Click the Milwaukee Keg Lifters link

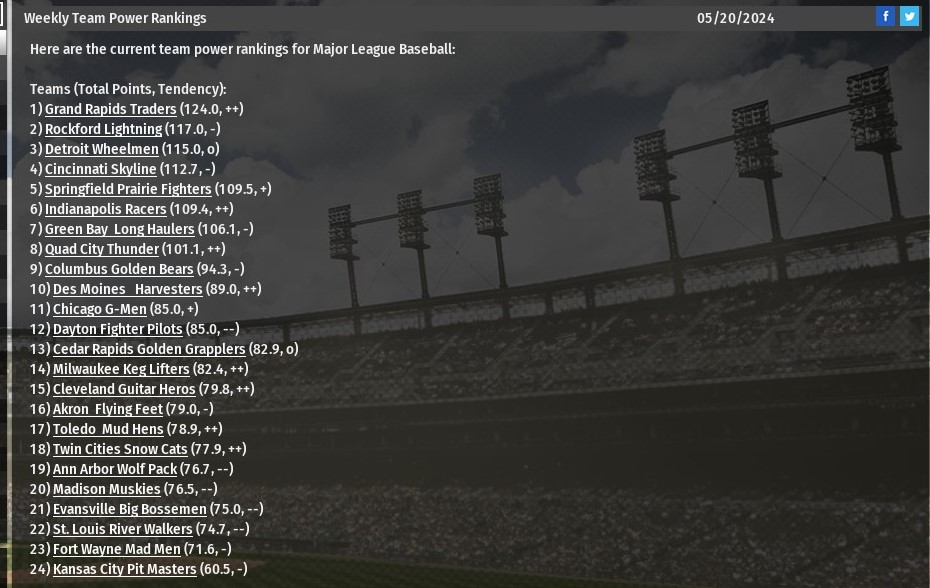(x=121, y=369)
